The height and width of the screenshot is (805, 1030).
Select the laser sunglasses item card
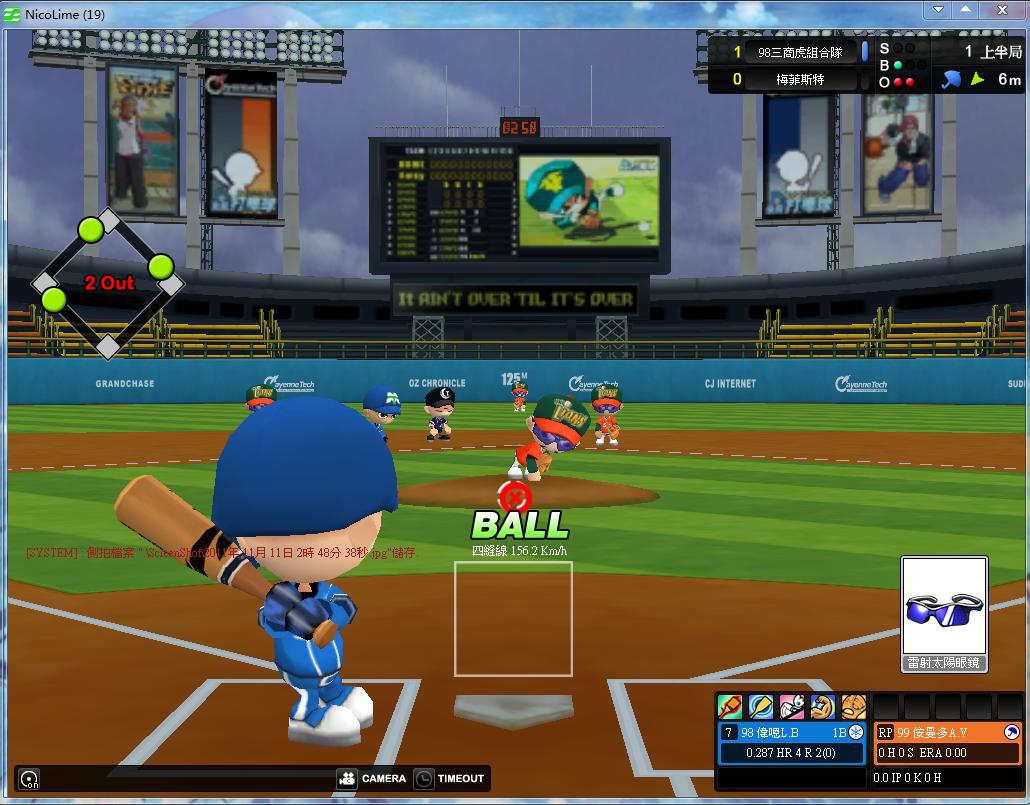pos(944,614)
